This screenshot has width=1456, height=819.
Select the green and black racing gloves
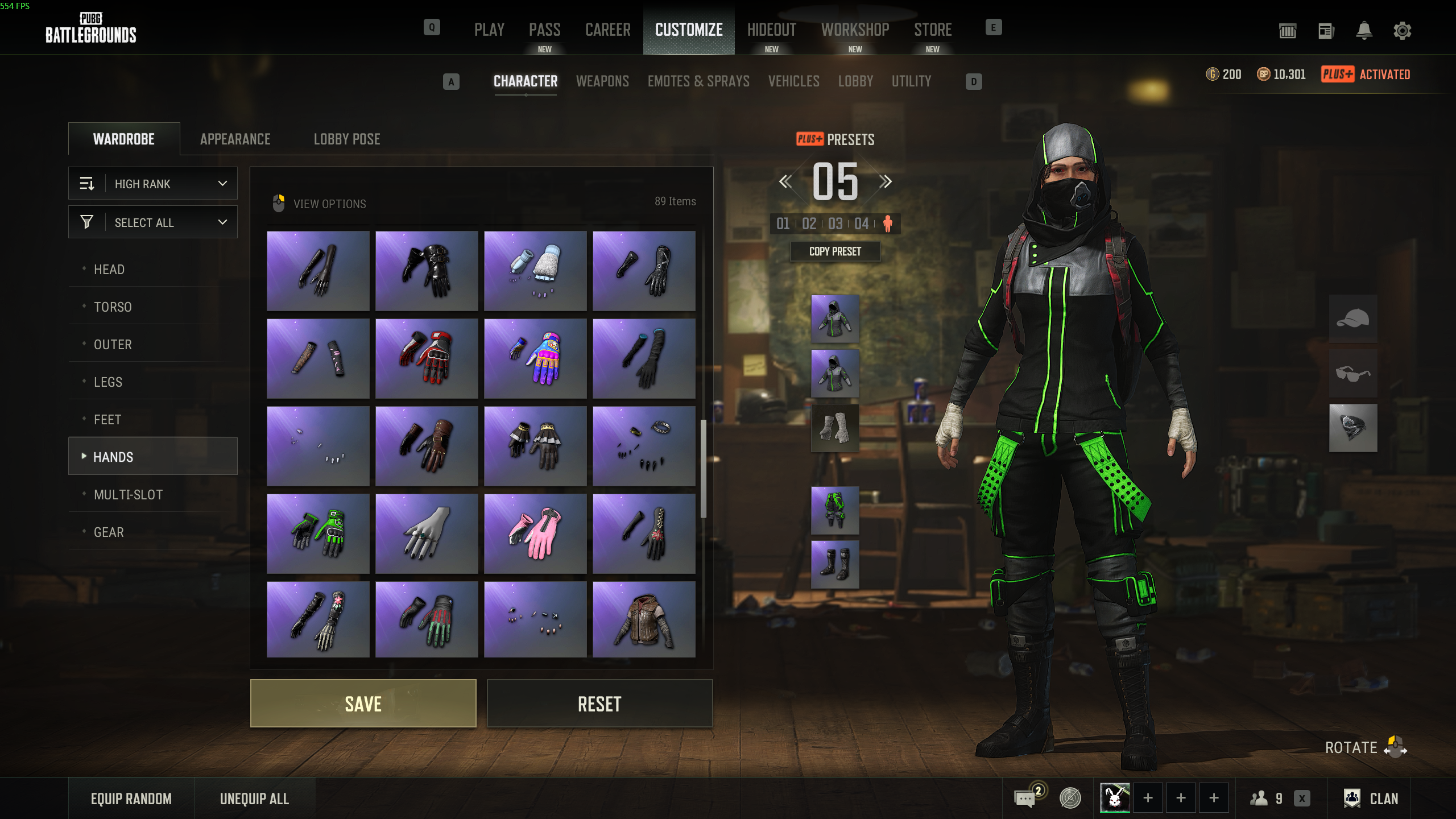tap(318, 533)
